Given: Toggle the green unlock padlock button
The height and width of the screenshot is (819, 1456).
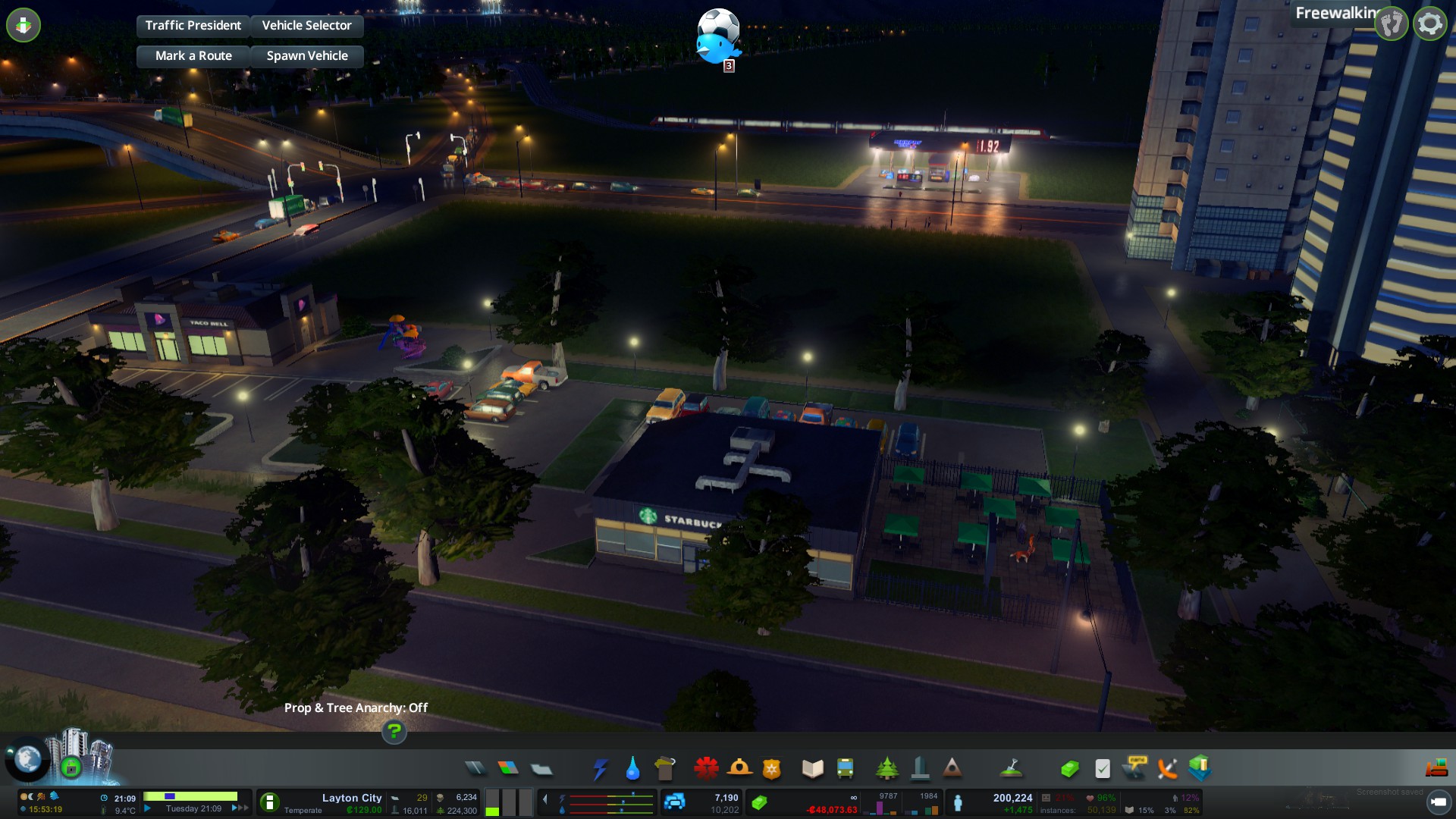Looking at the screenshot, I should click(x=71, y=767).
